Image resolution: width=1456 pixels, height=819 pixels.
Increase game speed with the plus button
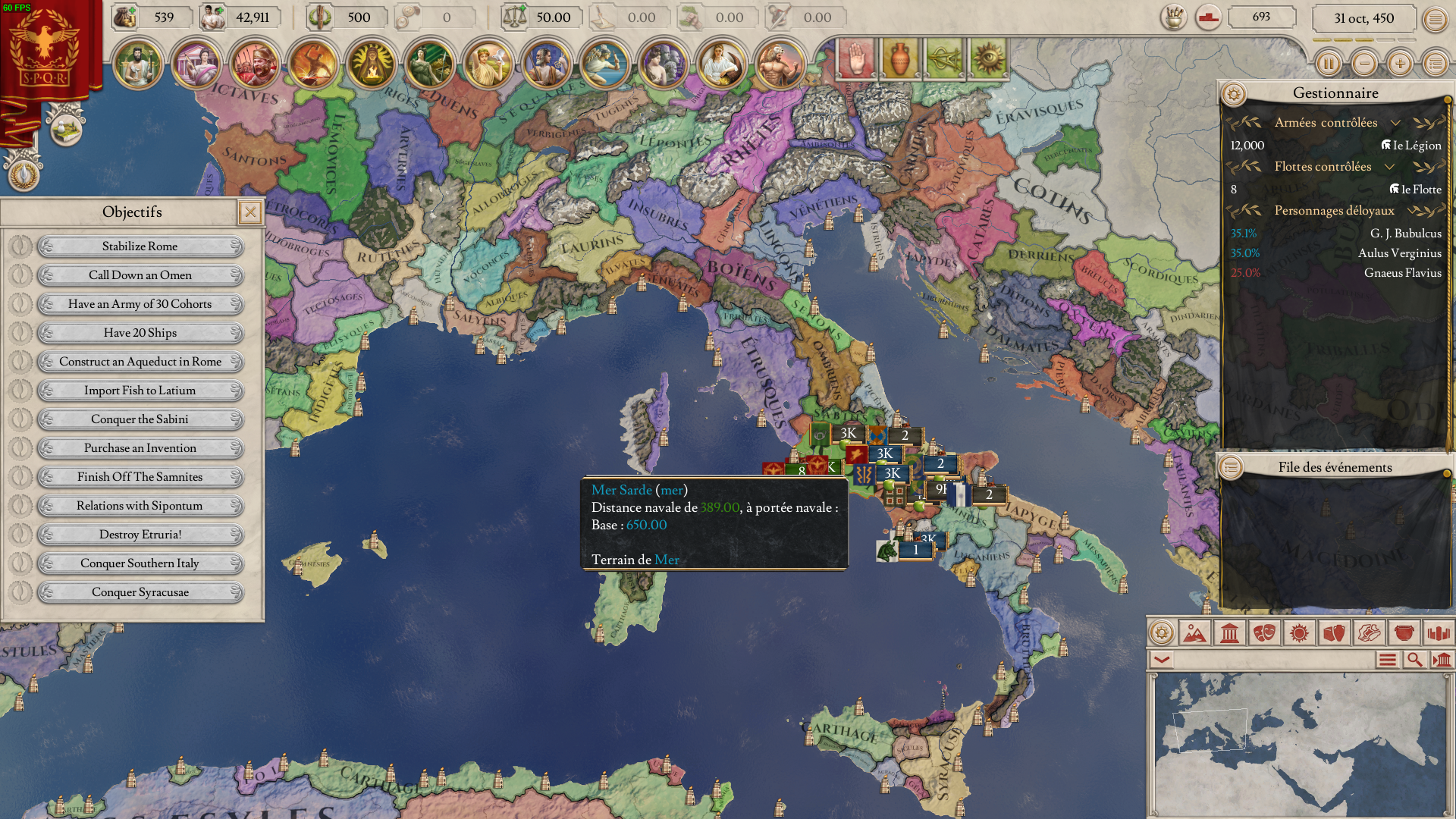pos(1400,64)
